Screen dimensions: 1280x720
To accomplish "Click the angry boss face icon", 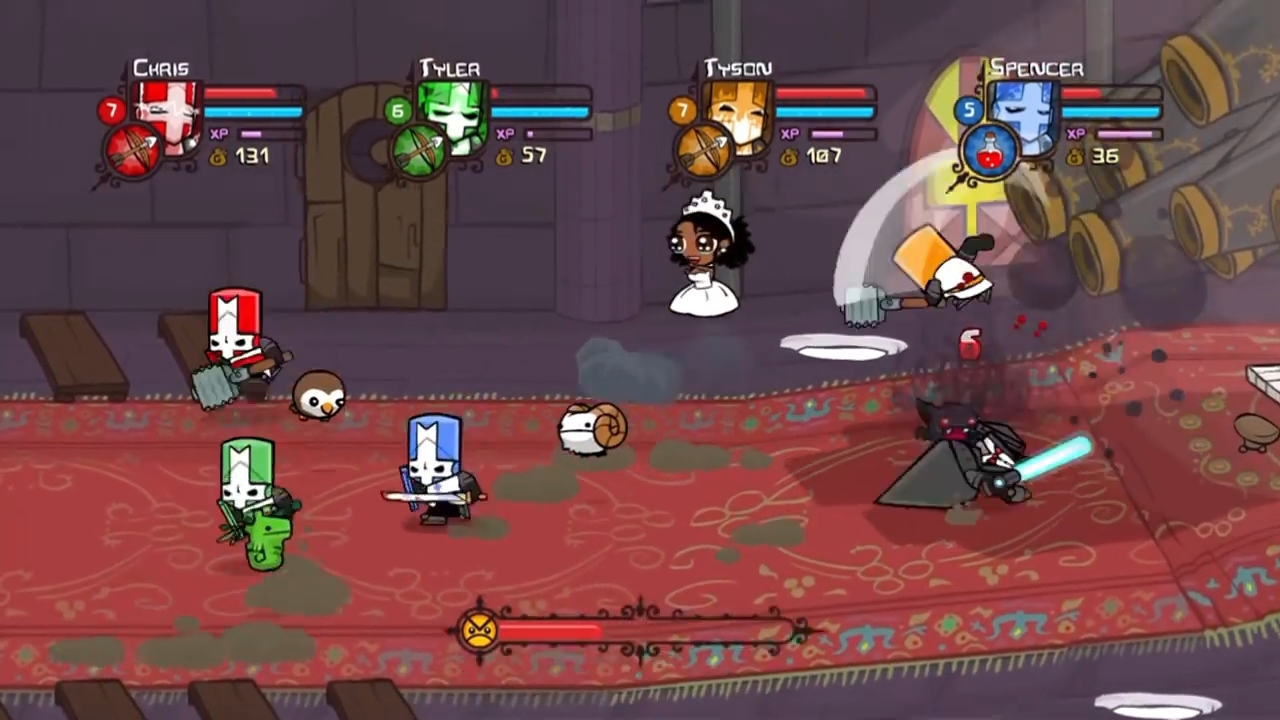I will pyautogui.click(x=479, y=631).
